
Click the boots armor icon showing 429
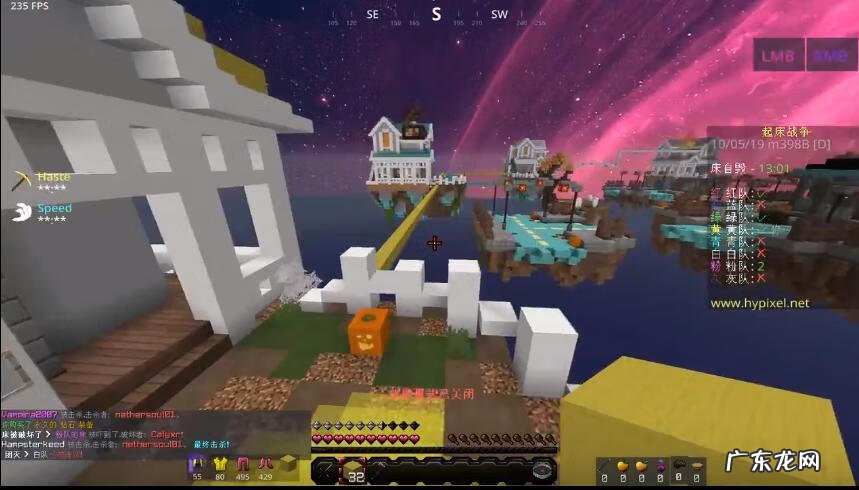tap(266, 462)
